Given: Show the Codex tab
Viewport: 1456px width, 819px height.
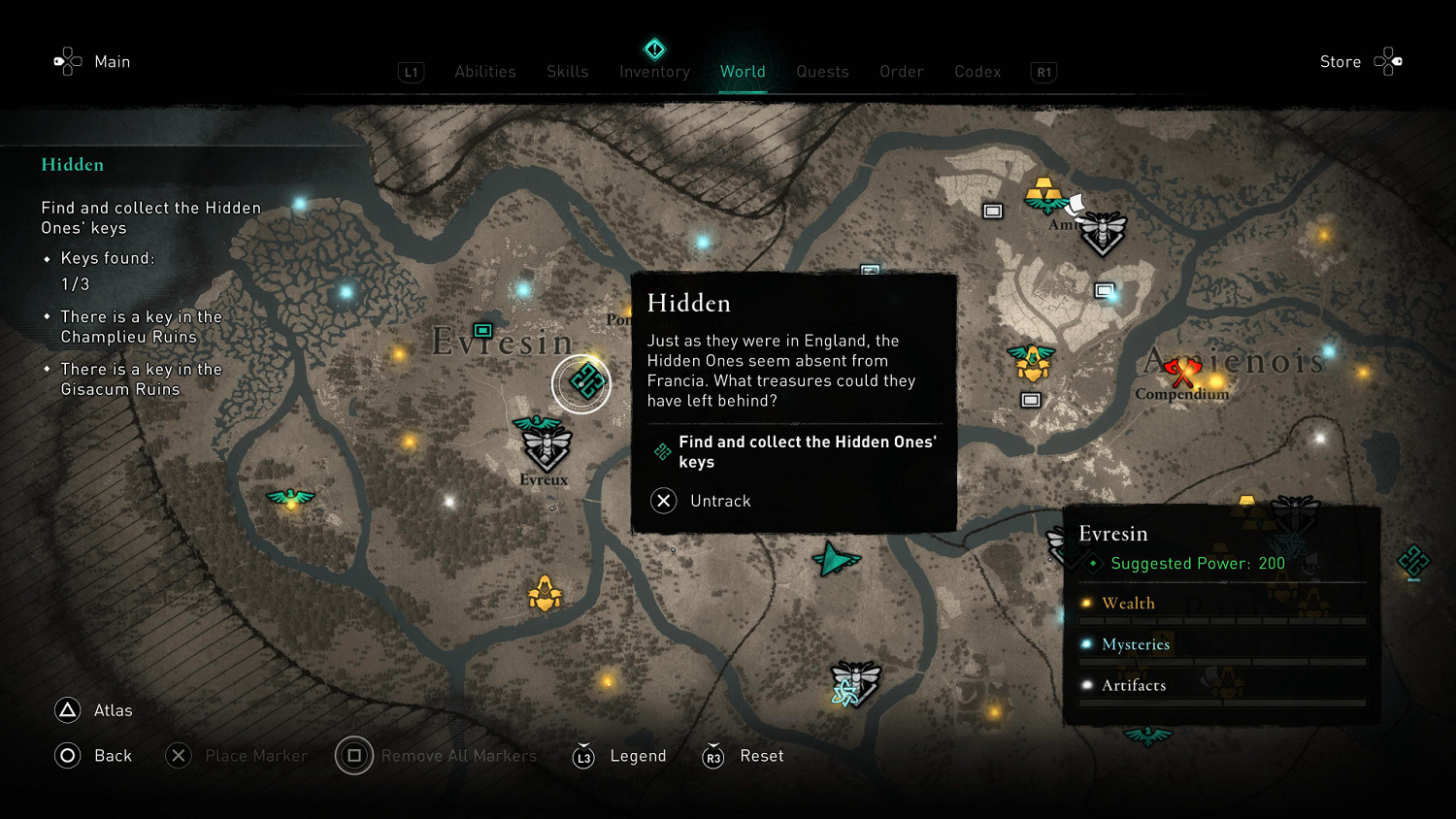Looking at the screenshot, I should 976,72.
